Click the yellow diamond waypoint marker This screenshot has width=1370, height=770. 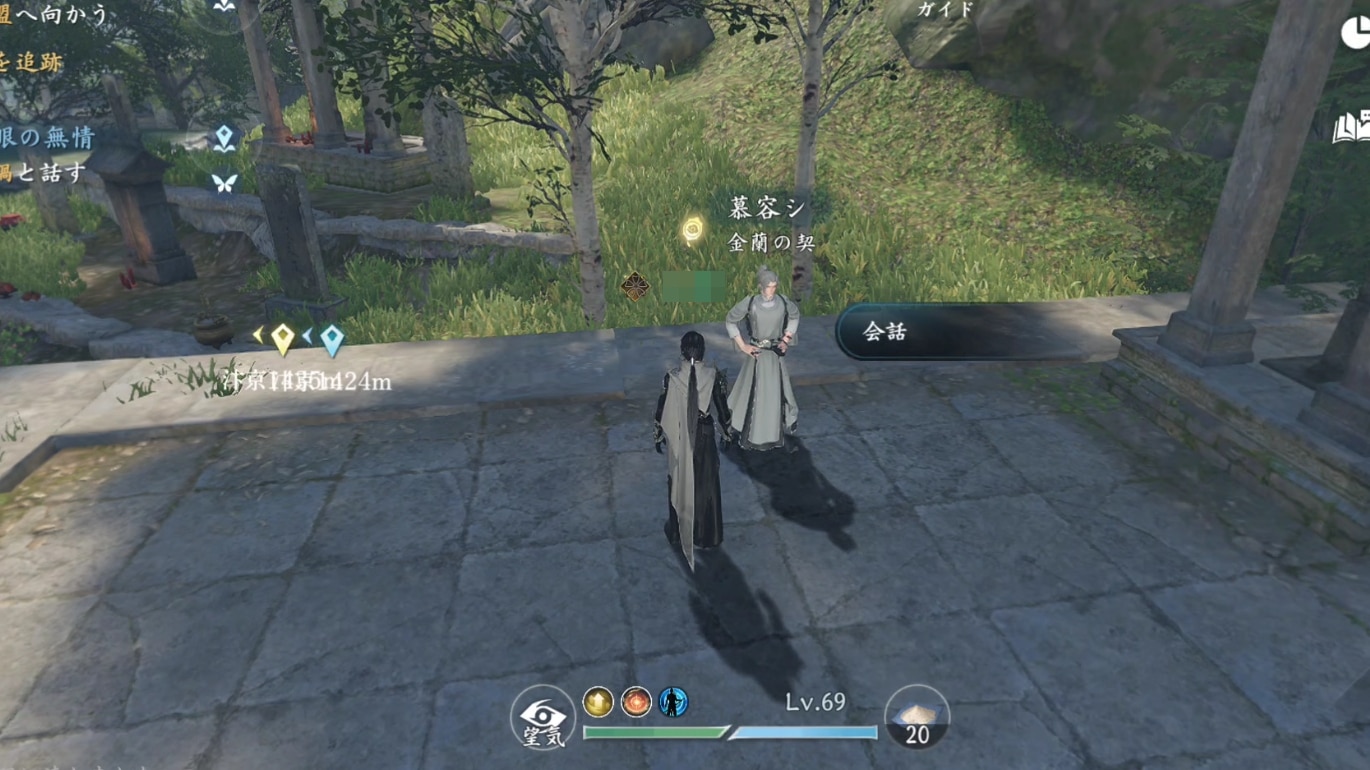pos(283,339)
